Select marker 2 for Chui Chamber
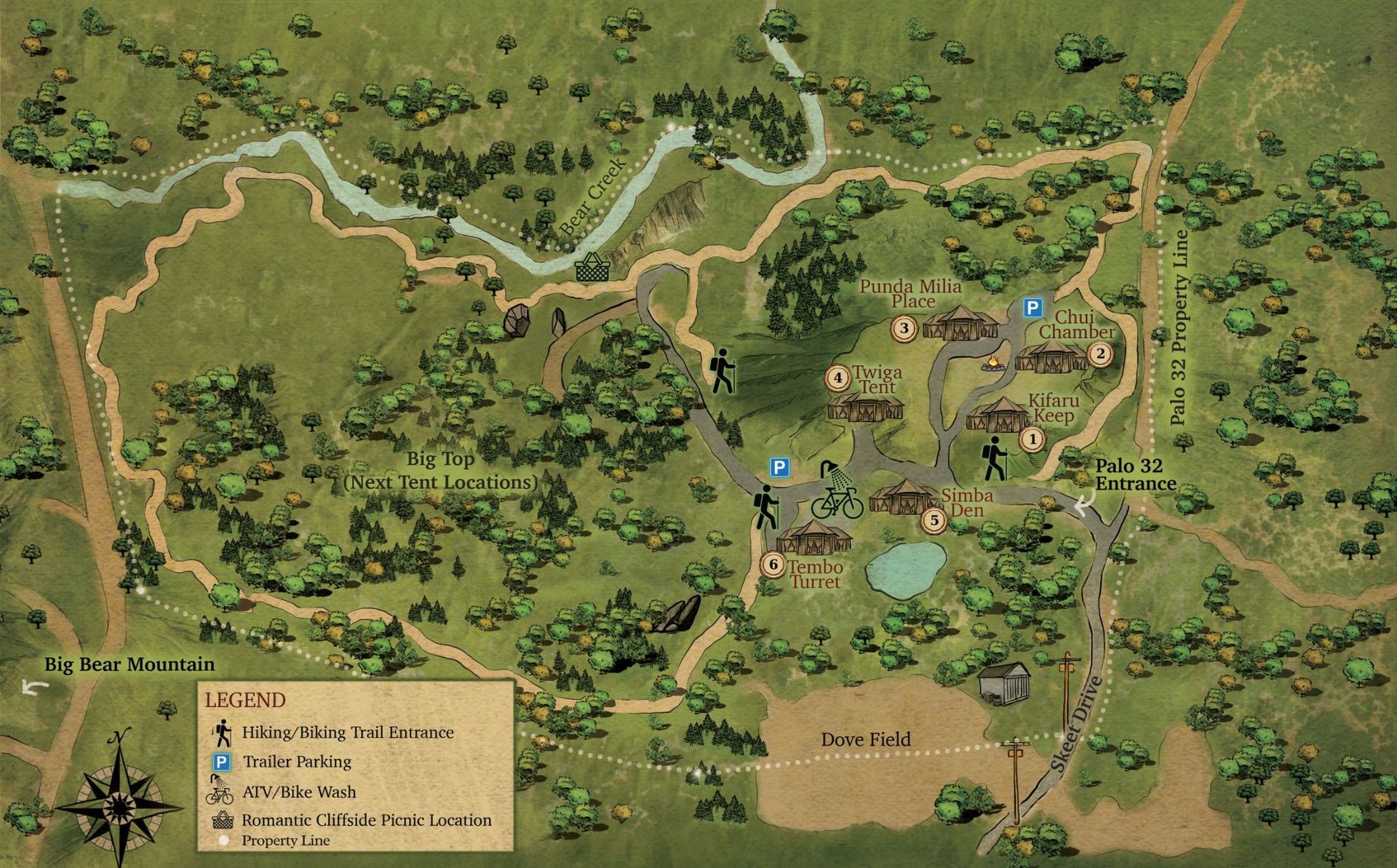 click(1099, 354)
